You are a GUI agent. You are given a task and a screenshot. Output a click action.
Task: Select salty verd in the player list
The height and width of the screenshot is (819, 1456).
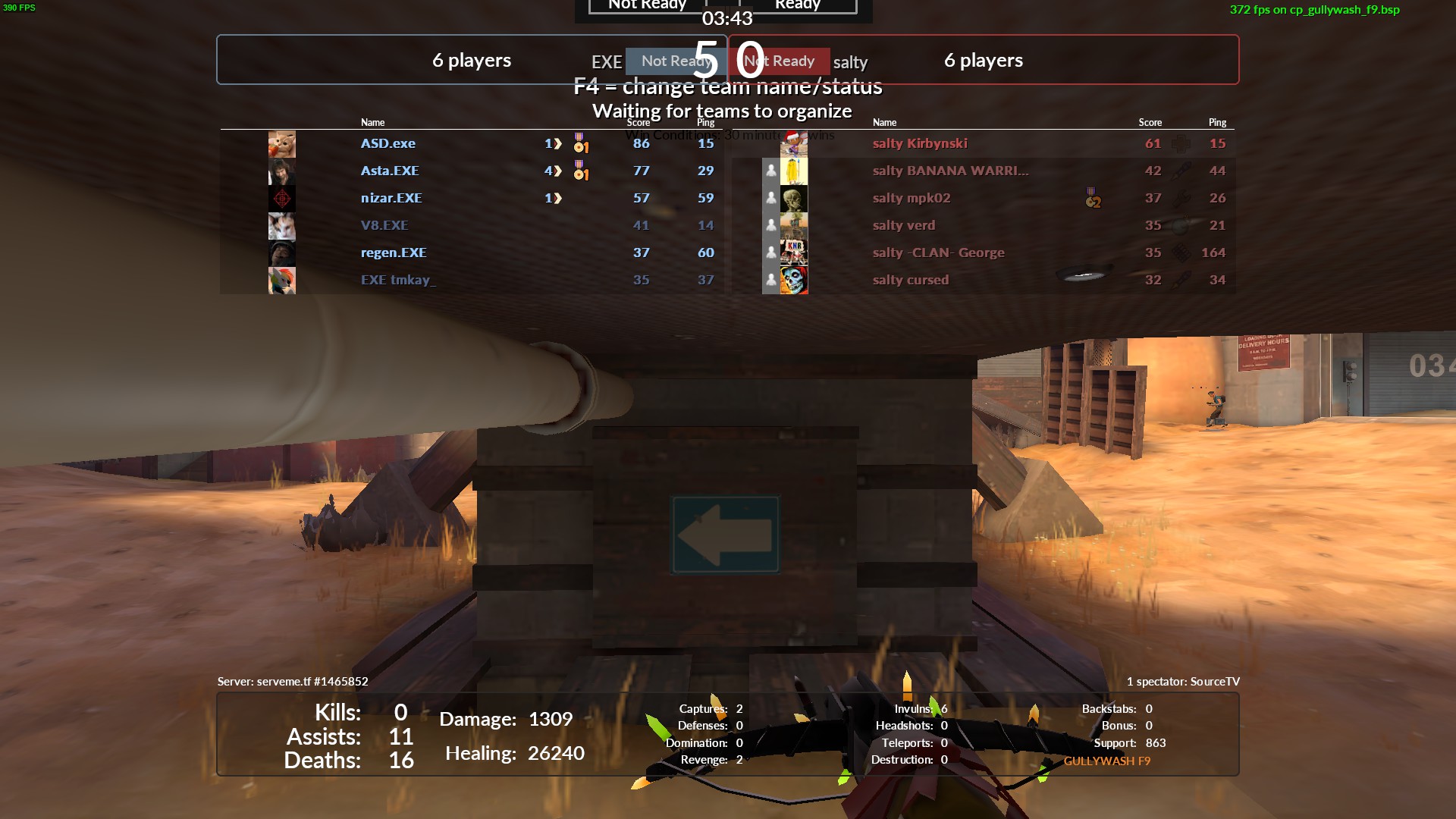tap(904, 225)
